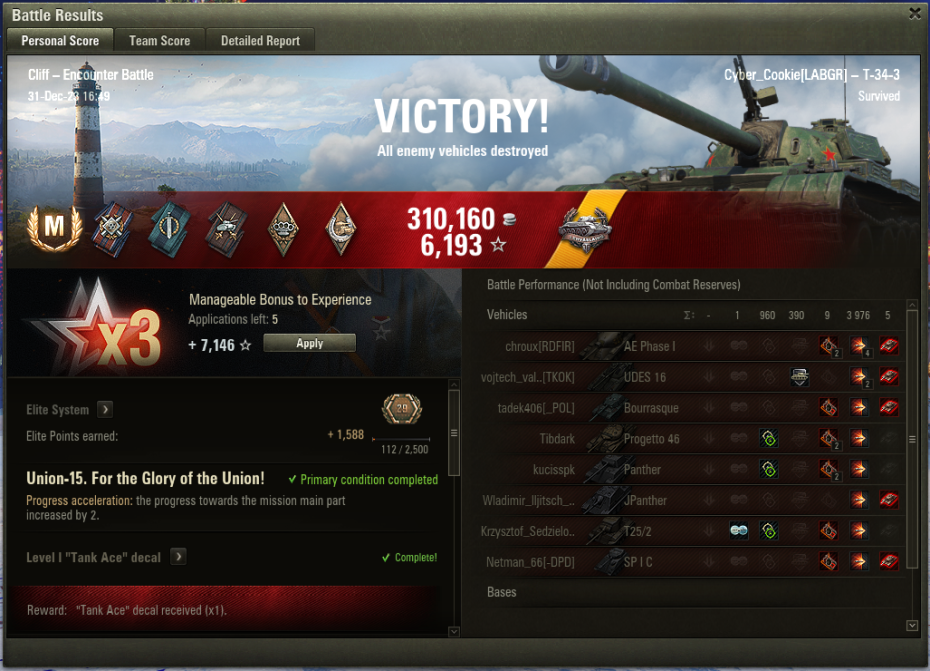
Task: Click the Elite level 29 badge
Action: (x=402, y=409)
